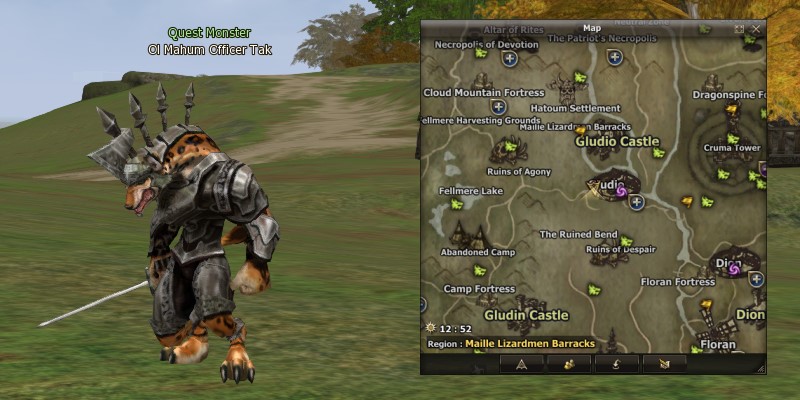The image size is (800, 400).
Task: Click the flag icon button below the map
Action: (x=665, y=363)
